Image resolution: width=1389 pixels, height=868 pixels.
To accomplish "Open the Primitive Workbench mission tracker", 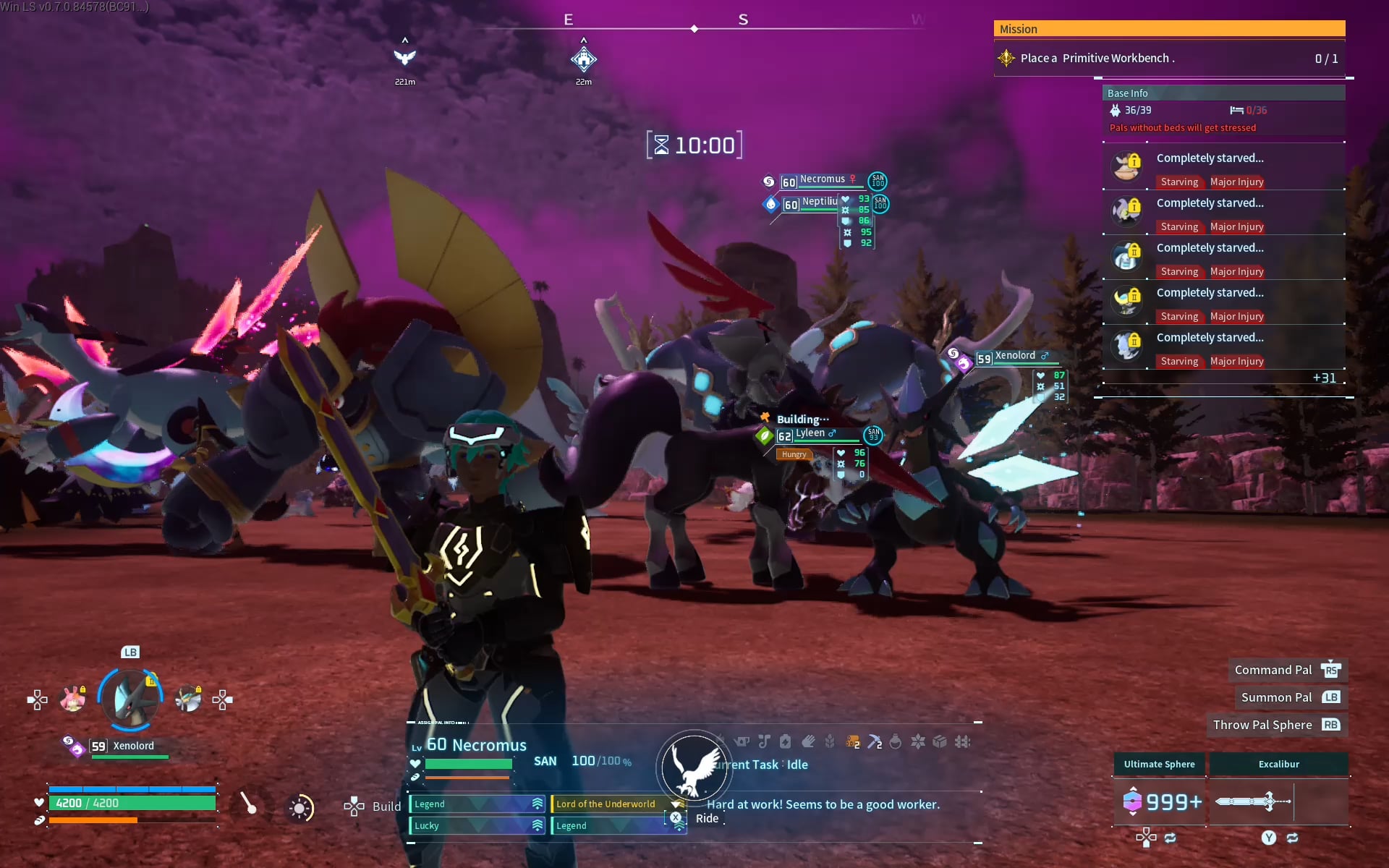I will [x=1168, y=59].
